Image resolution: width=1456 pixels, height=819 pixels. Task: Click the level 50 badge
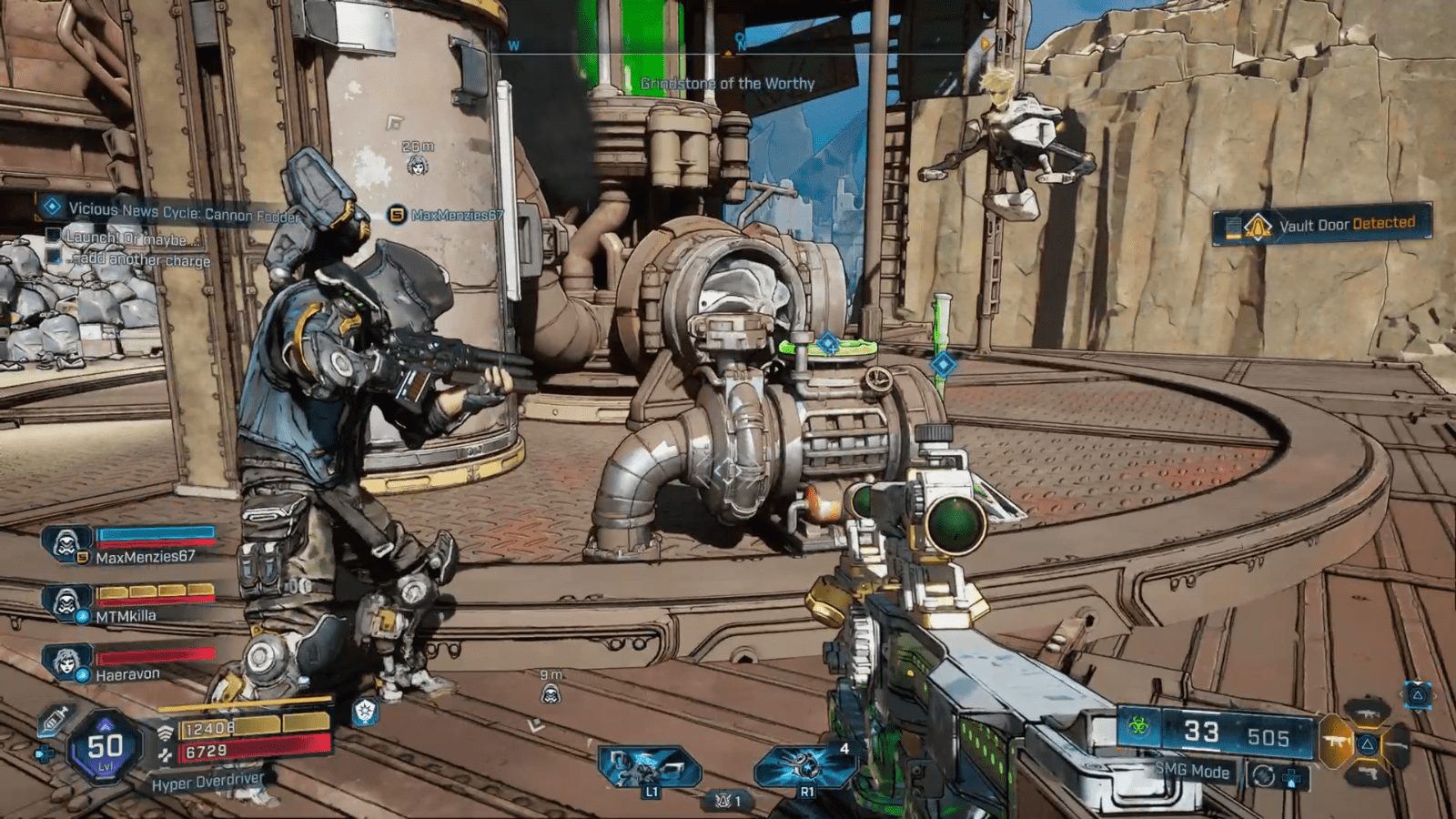pos(102,746)
